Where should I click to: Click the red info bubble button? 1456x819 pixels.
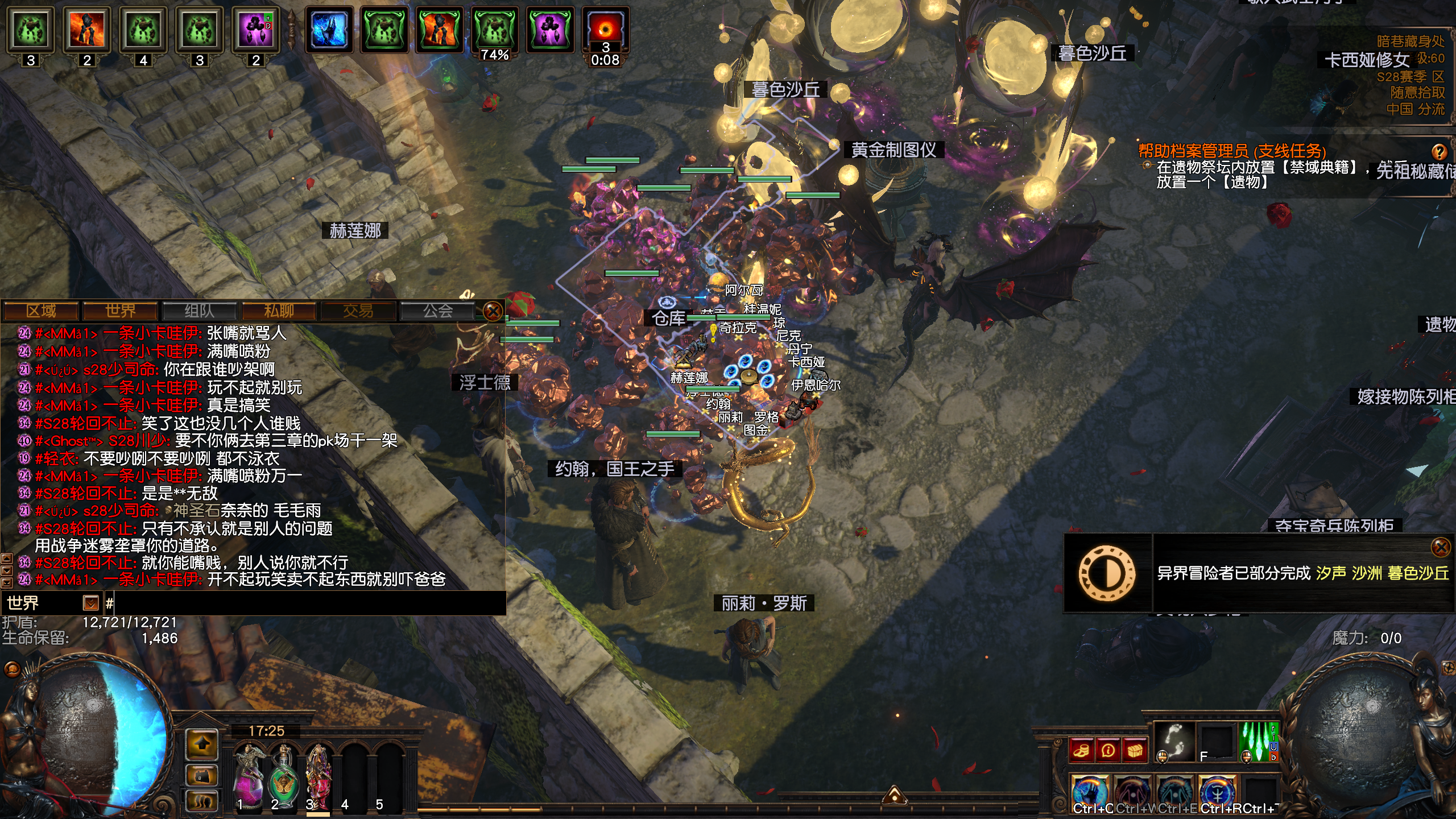[x=1108, y=751]
